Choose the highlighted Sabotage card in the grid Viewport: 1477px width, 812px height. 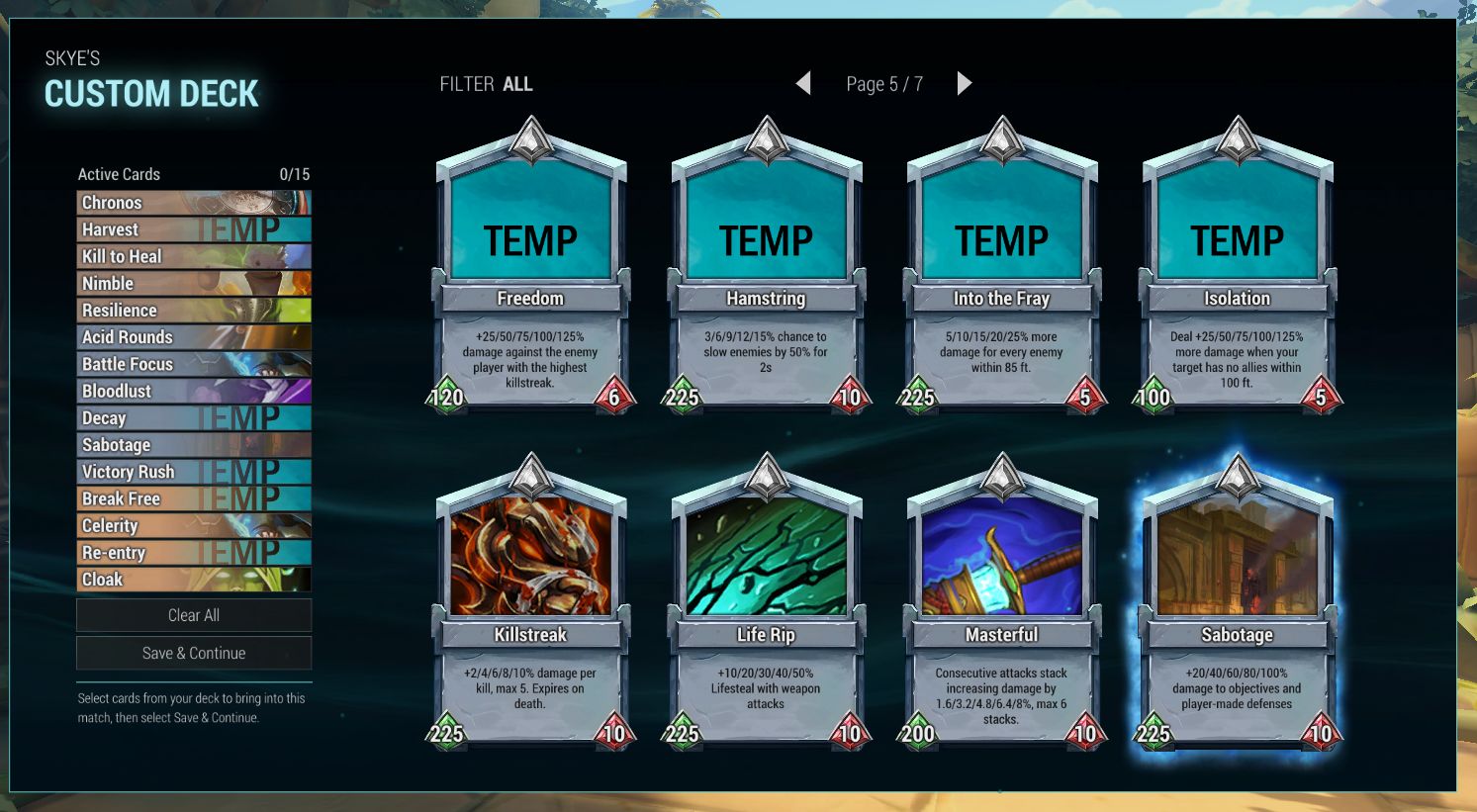(x=1238, y=603)
